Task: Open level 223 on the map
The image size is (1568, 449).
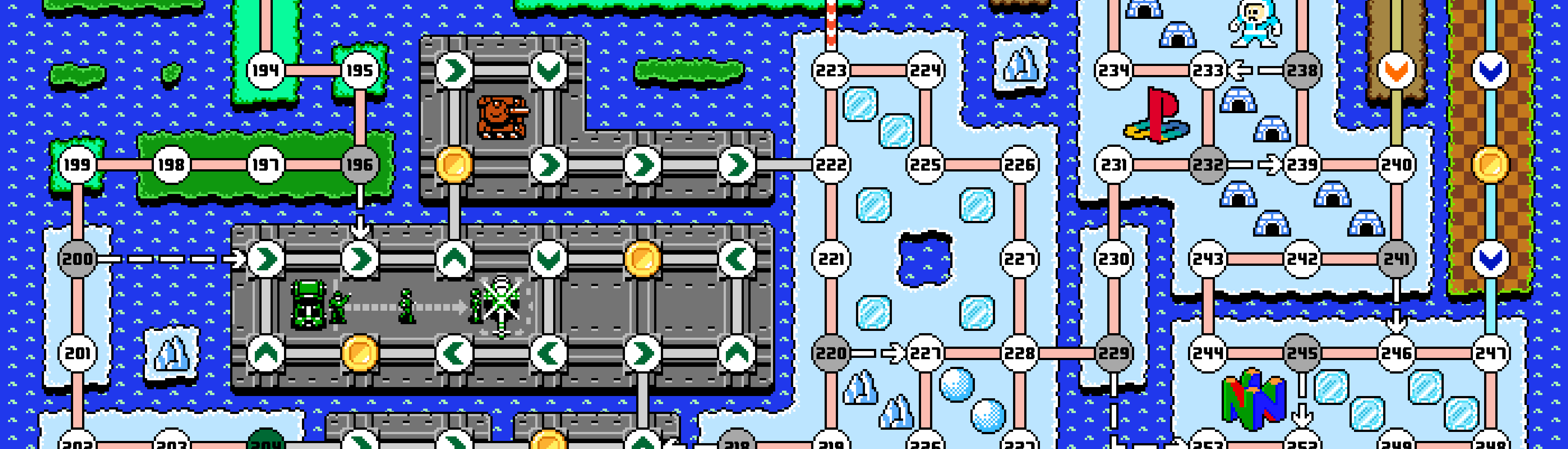Action: (x=831, y=70)
